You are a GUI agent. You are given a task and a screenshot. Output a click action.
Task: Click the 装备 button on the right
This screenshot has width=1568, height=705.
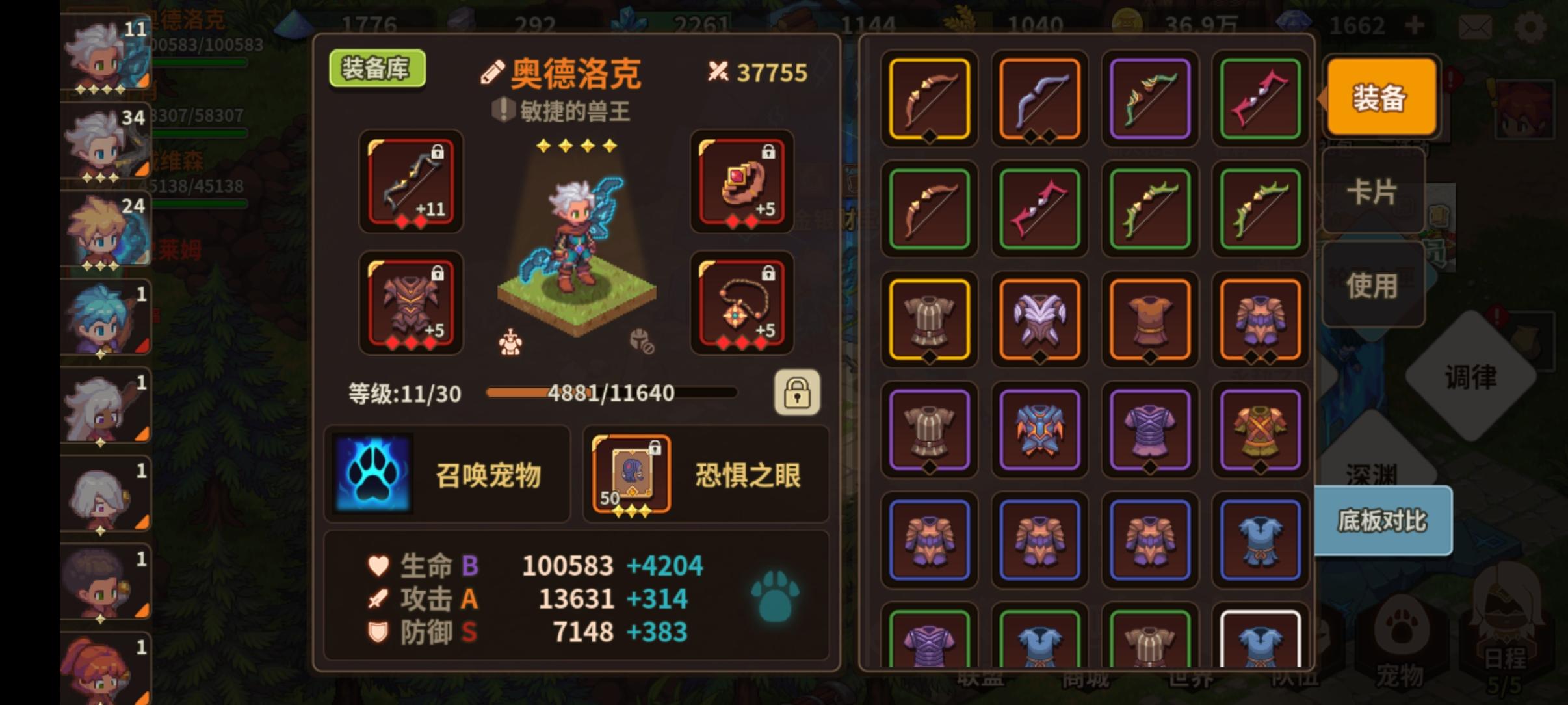point(1381,96)
